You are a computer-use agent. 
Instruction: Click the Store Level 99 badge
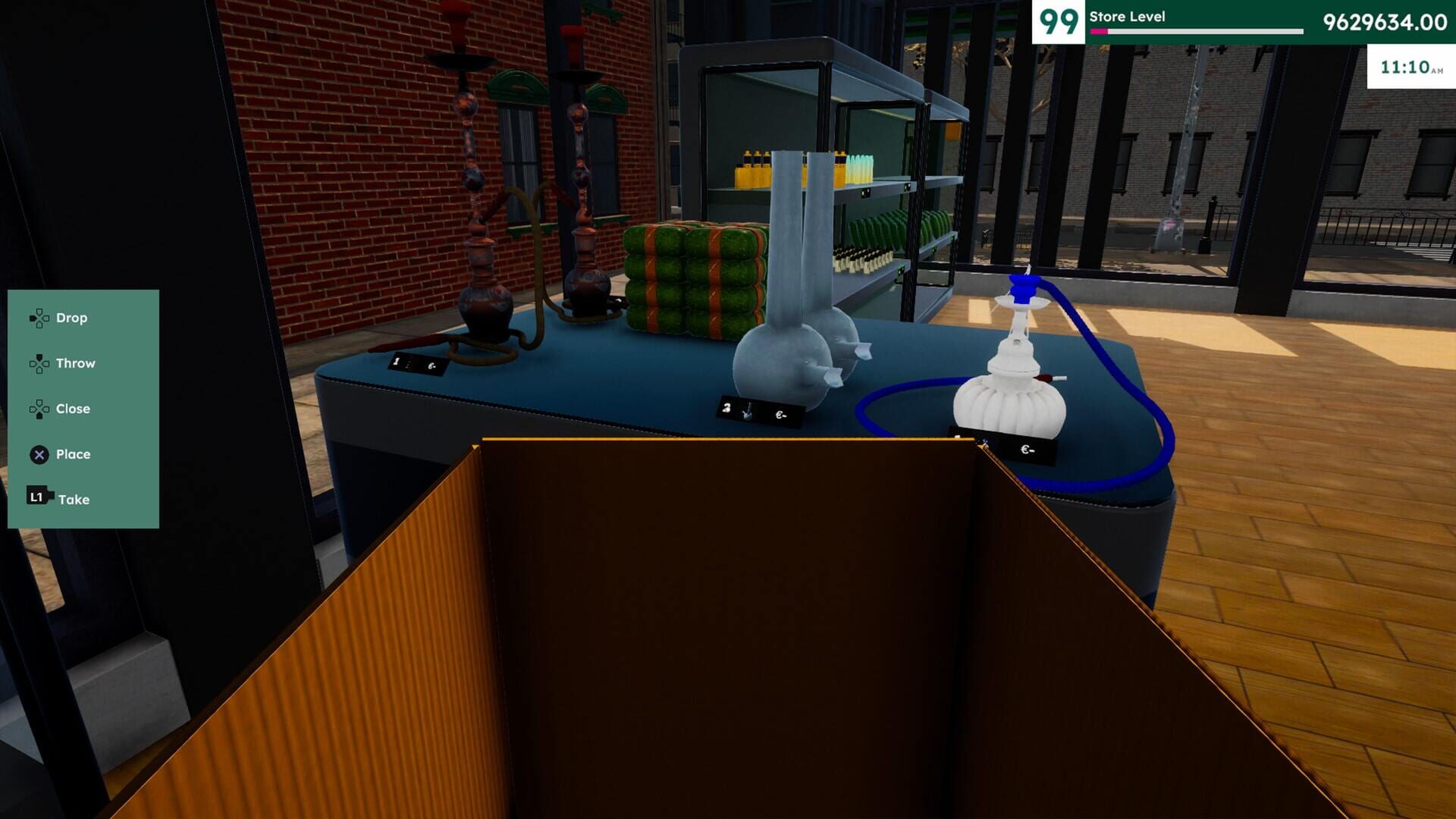[1060, 20]
